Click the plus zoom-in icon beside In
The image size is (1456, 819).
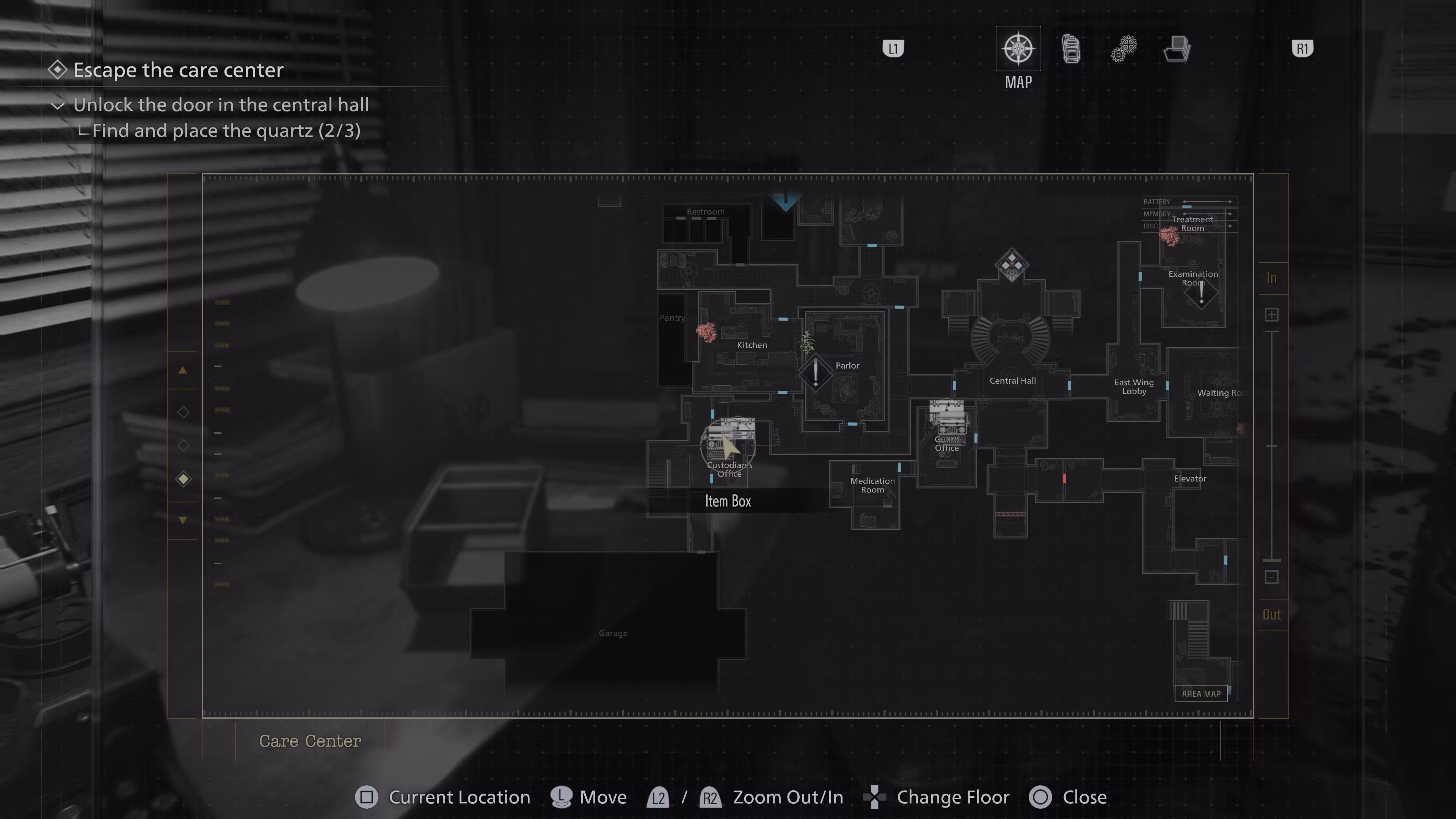pyautogui.click(x=1272, y=314)
